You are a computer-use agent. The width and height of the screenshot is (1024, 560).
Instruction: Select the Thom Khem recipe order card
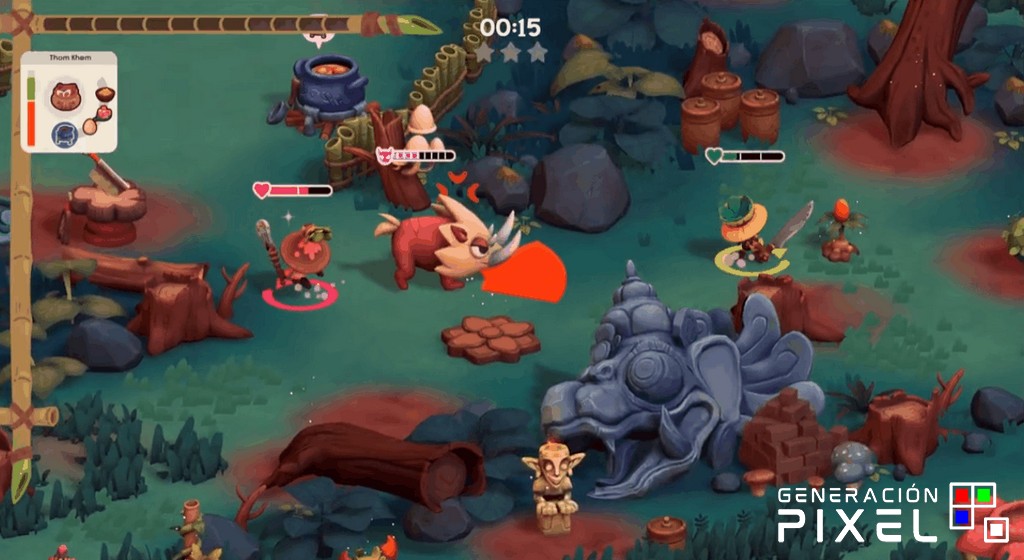coord(68,102)
